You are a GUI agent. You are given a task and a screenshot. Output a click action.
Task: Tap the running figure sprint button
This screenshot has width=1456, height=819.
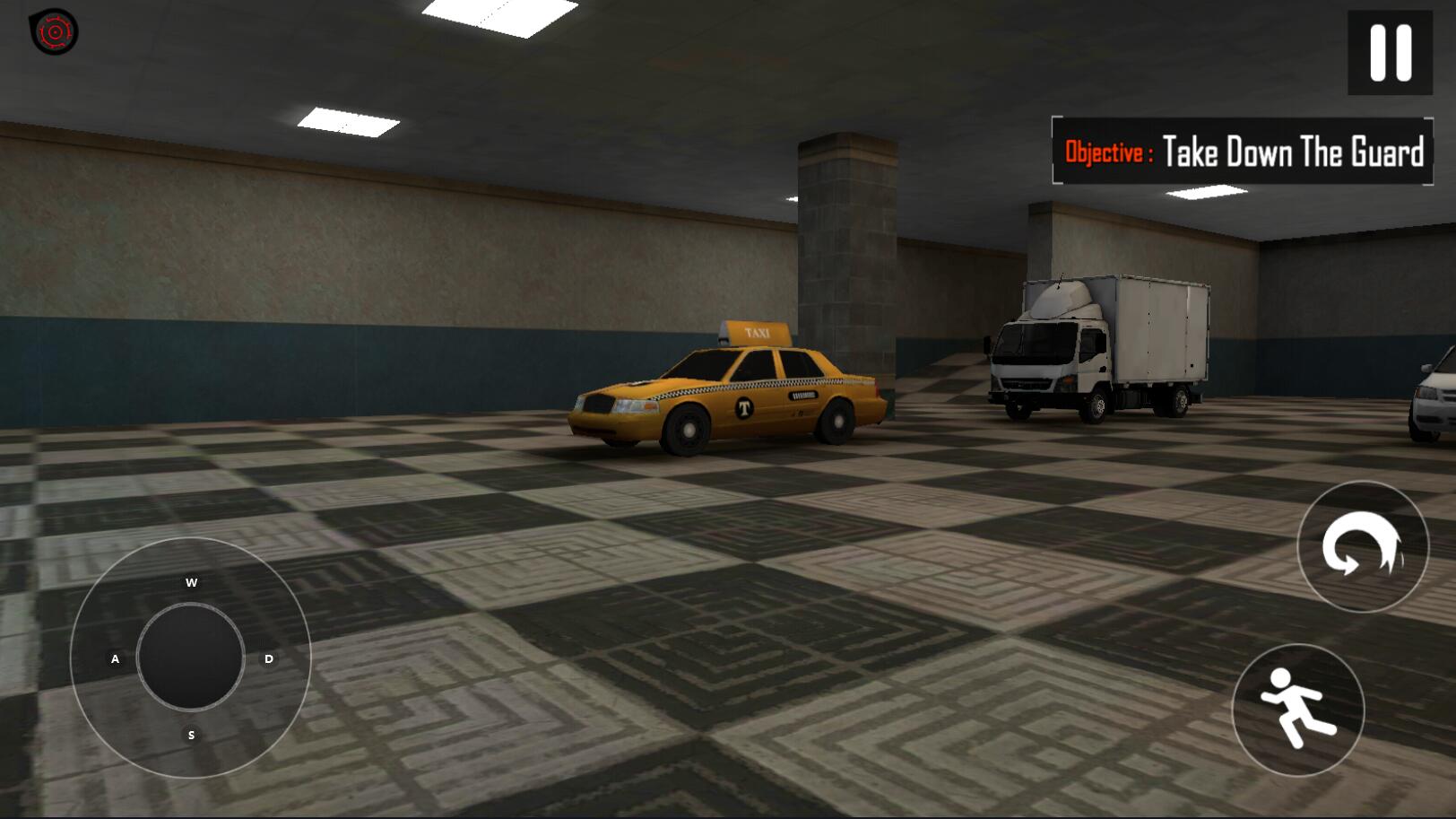point(1297,710)
